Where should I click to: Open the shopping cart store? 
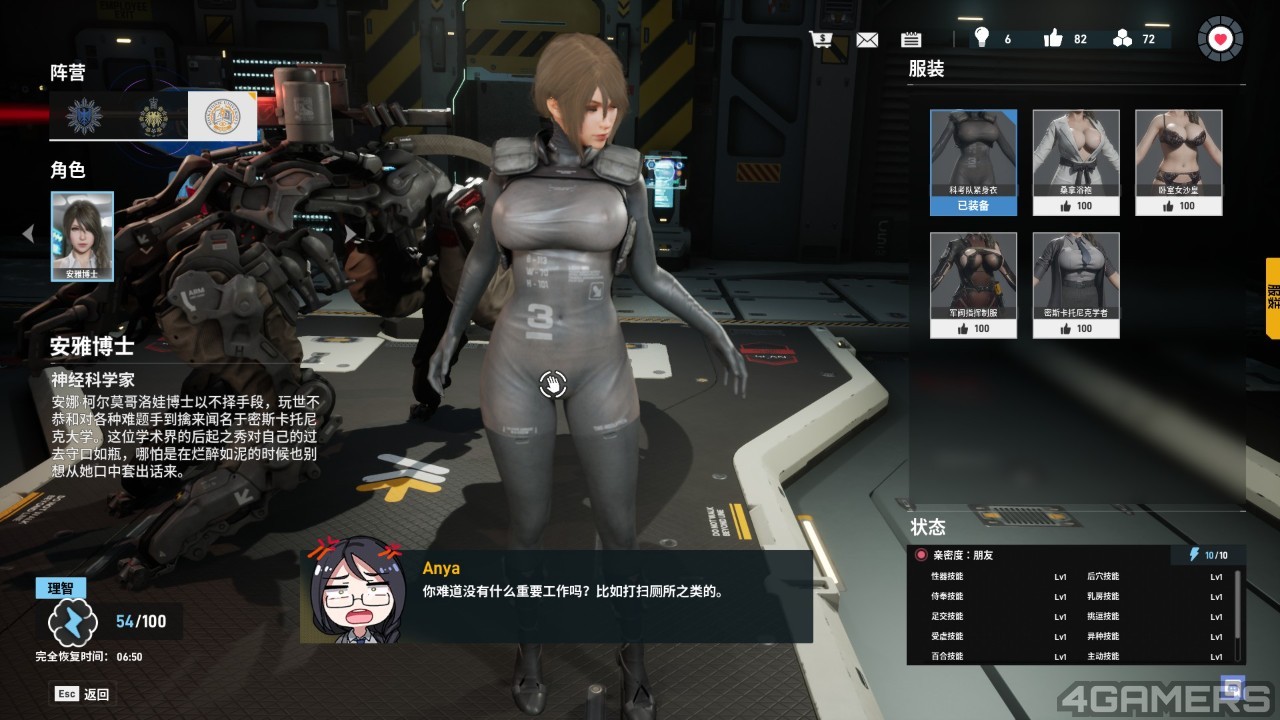coord(822,39)
